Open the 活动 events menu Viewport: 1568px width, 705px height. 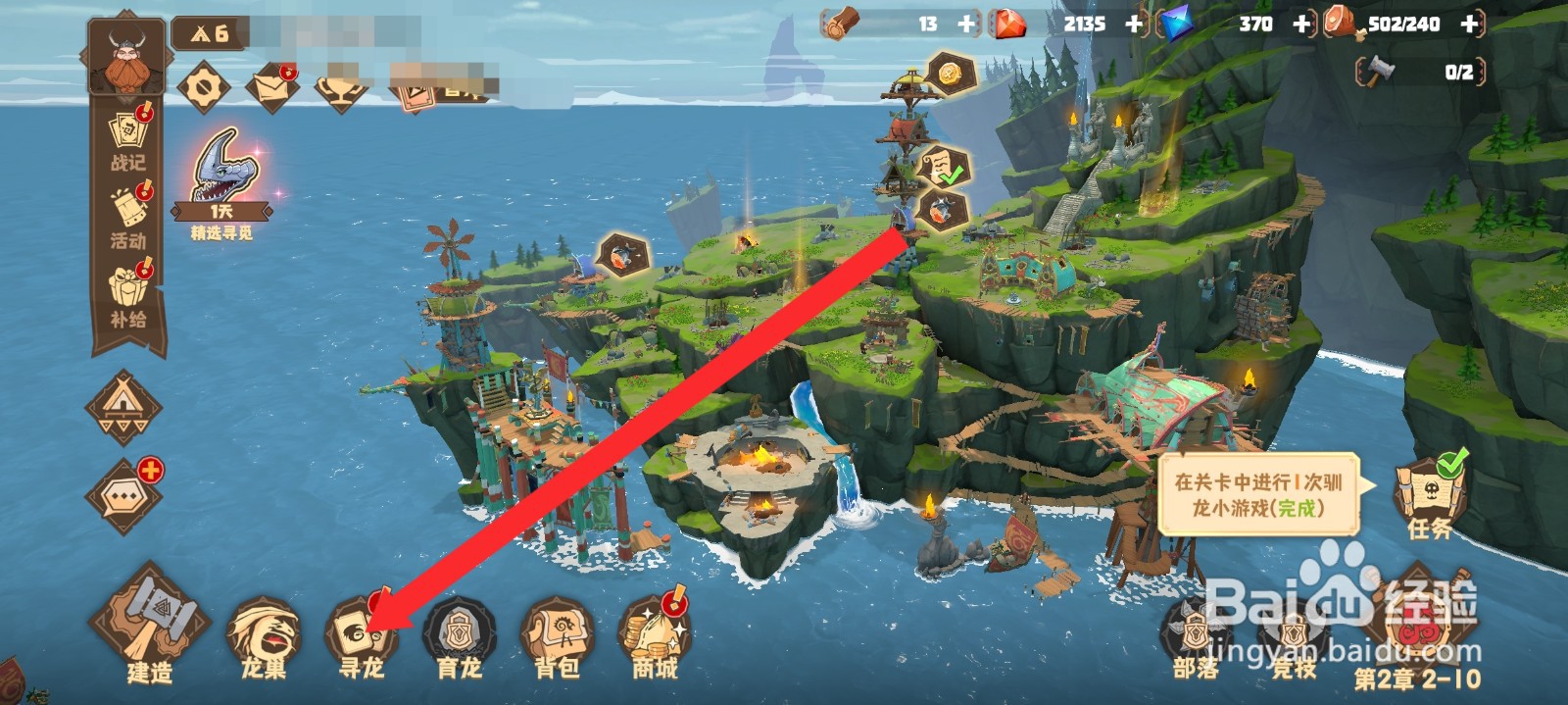point(128,217)
